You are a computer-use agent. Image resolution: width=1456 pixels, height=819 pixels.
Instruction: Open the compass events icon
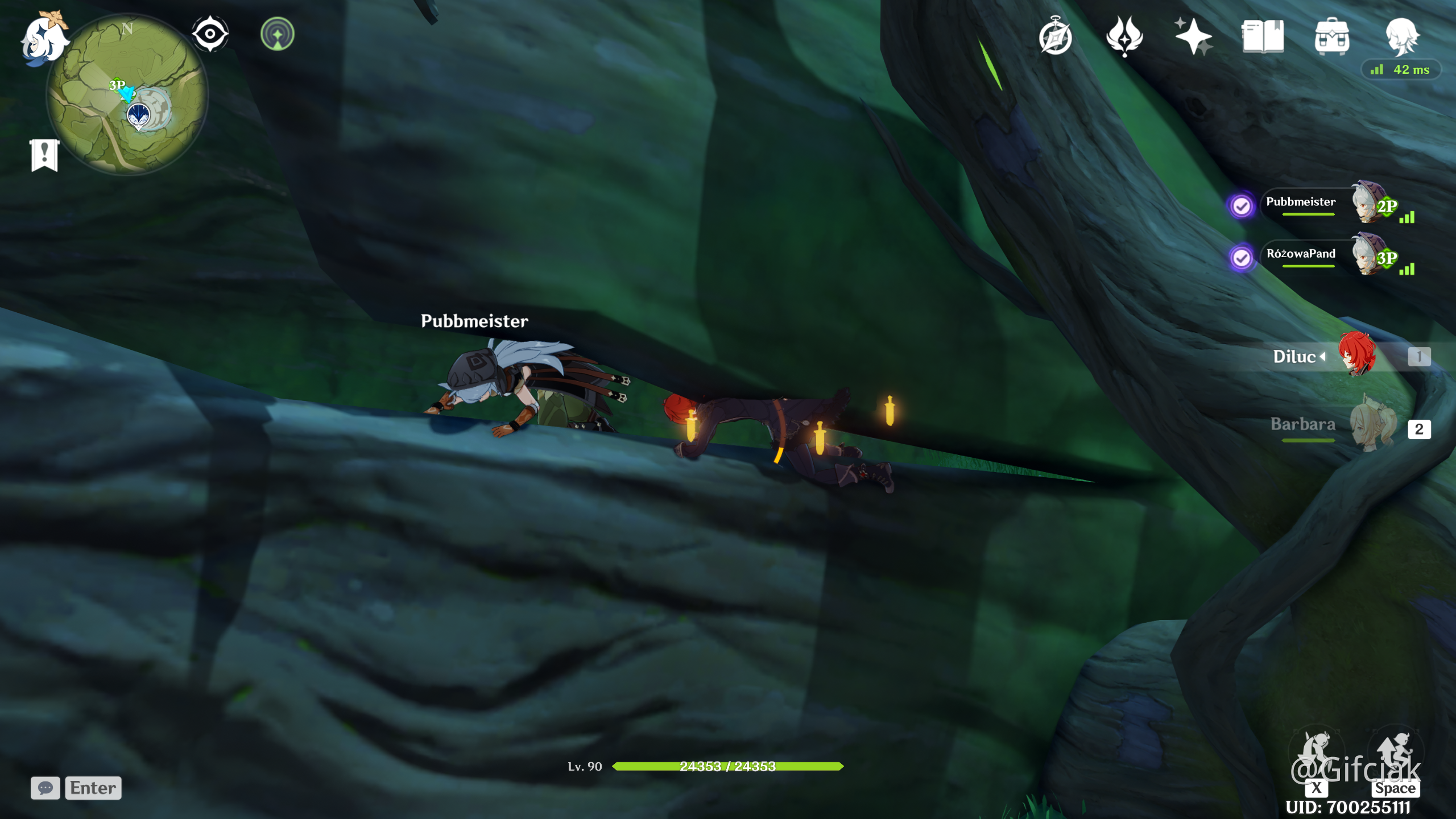(1056, 36)
